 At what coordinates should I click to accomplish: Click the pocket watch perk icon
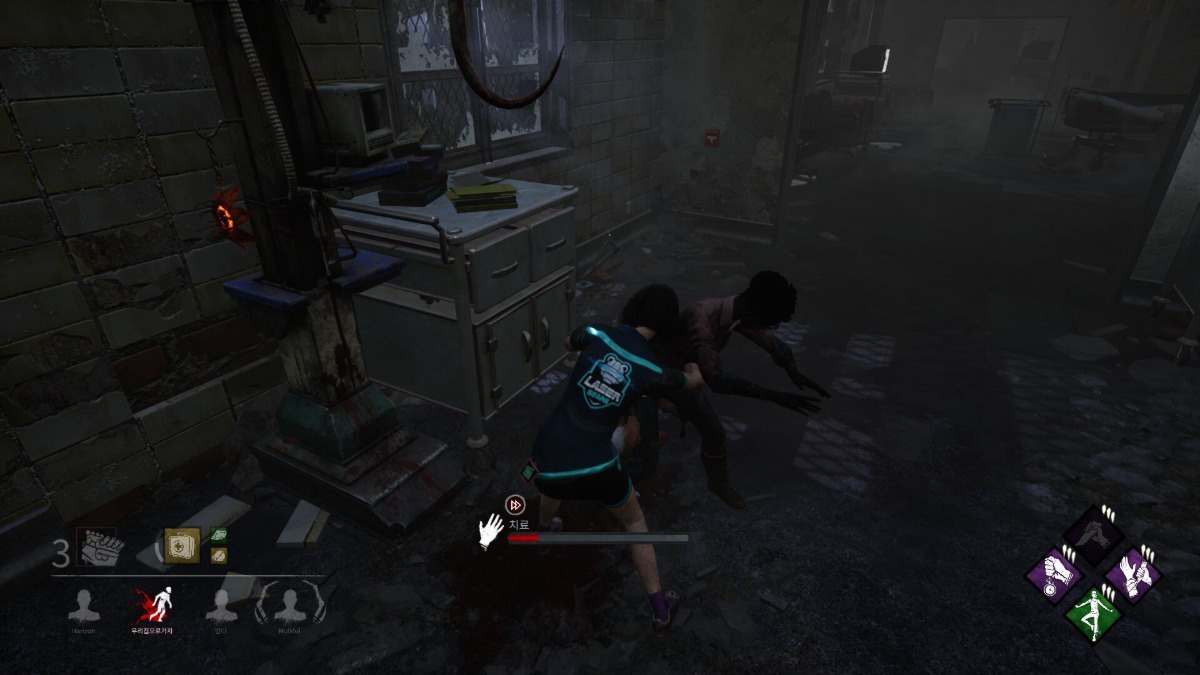(x=1055, y=575)
